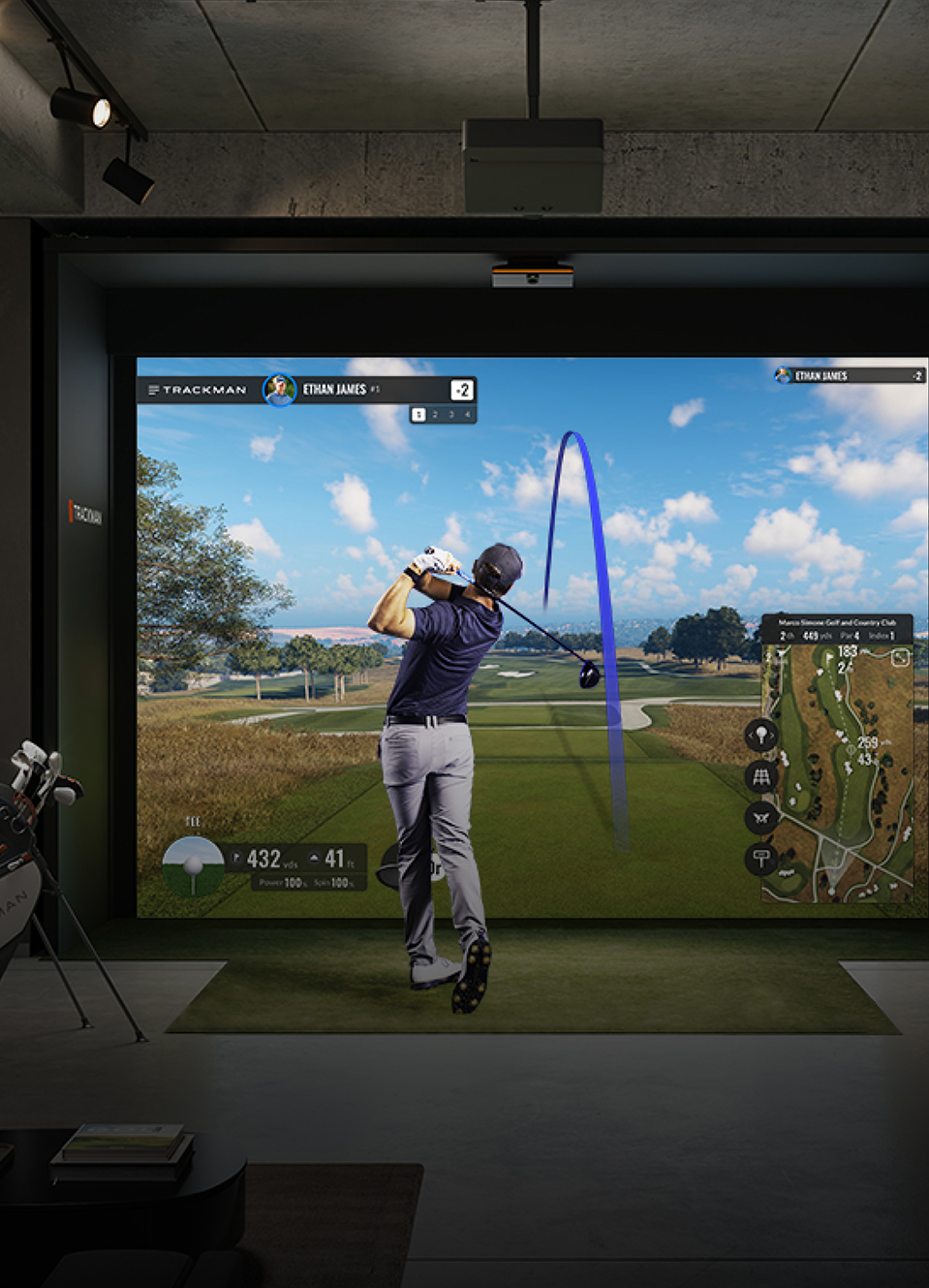Click the T-shaped marker round button

761,859
